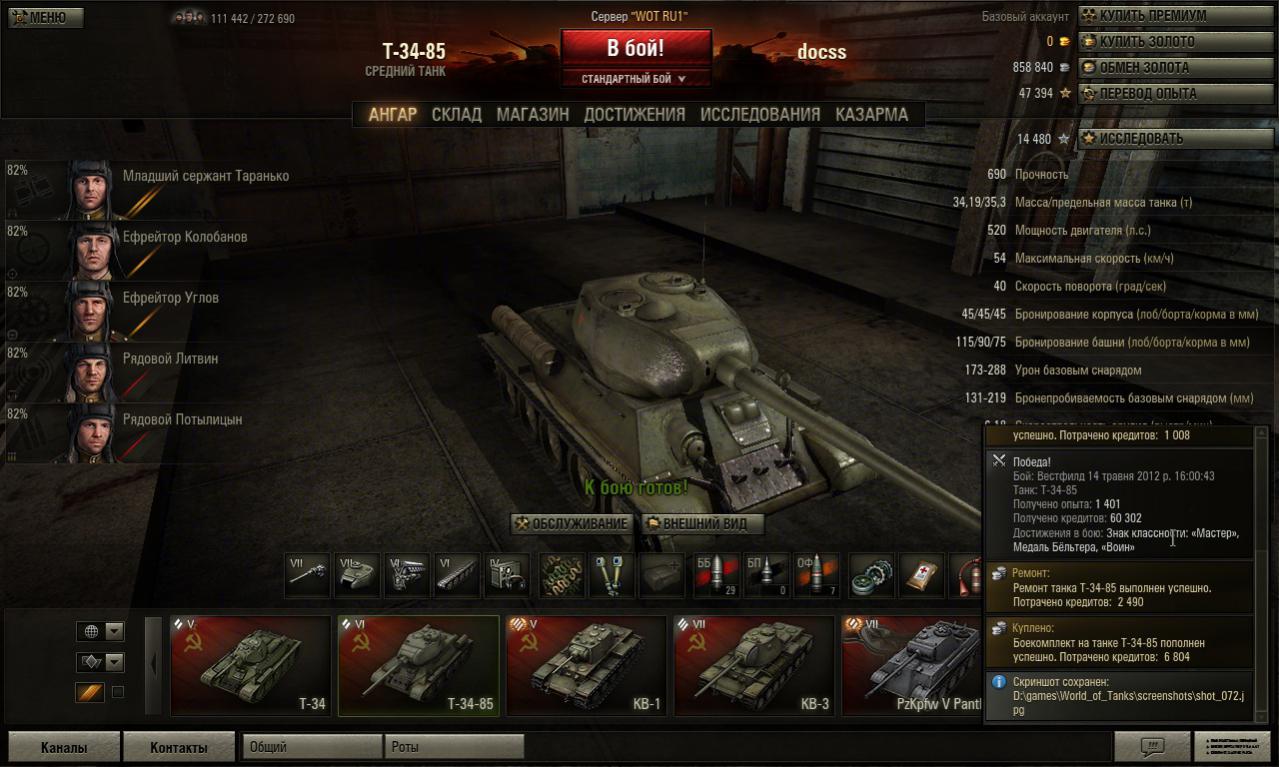This screenshot has width=1279, height=767.
Task: Go to the Исследования tab
Action: [x=760, y=114]
